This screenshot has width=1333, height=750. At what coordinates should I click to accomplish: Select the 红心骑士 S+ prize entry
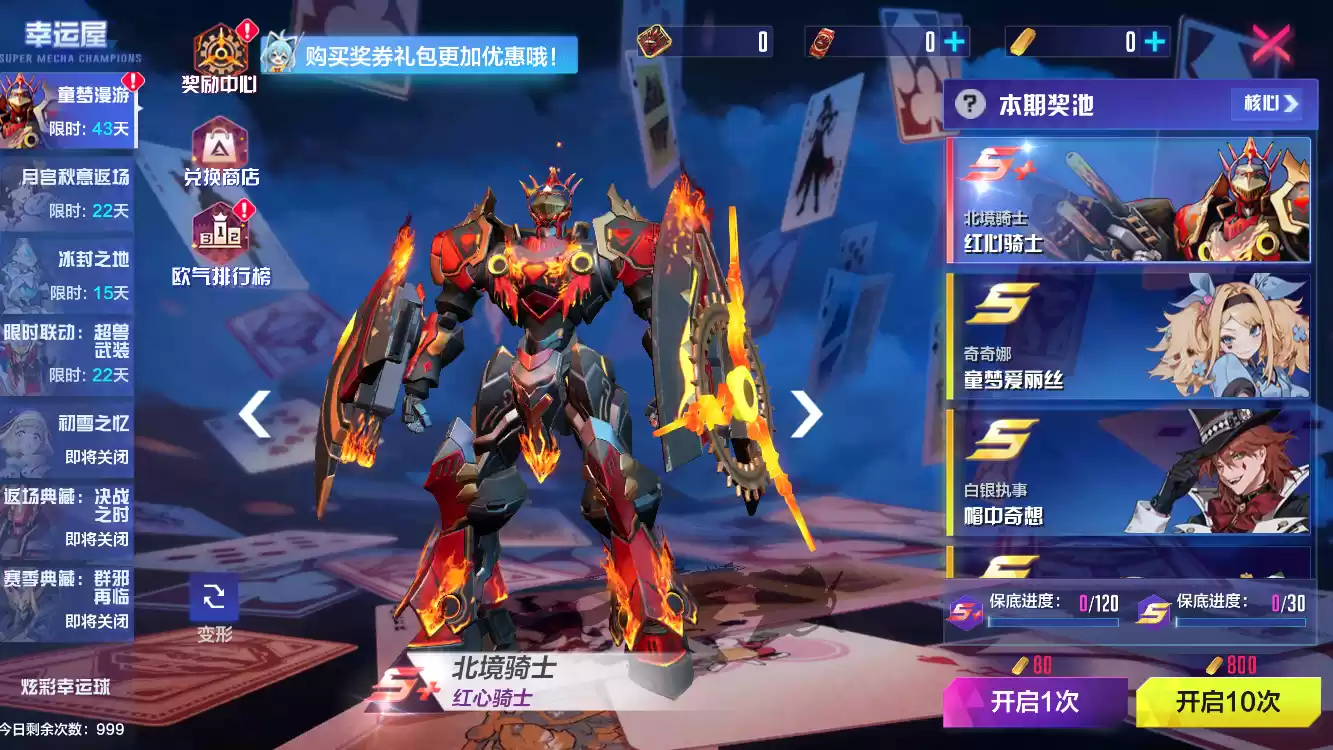click(x=1128, y=200)
